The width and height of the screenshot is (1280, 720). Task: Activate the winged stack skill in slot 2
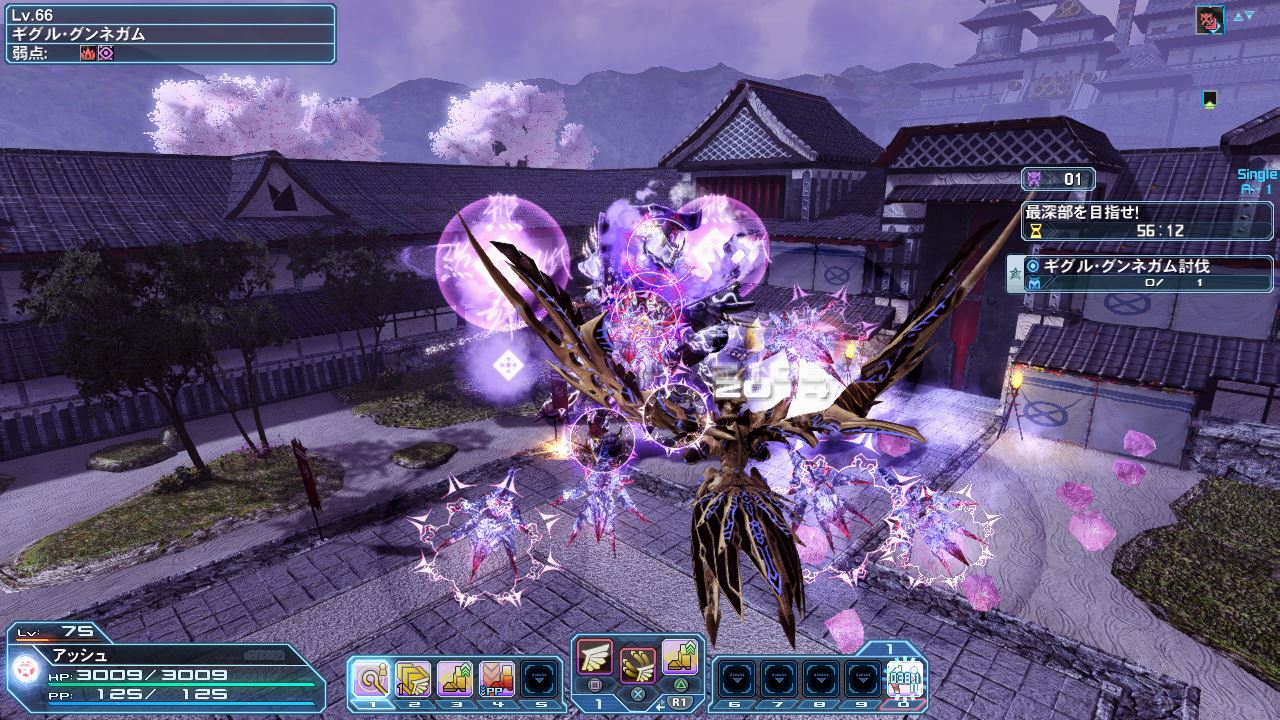click(411, 679)
